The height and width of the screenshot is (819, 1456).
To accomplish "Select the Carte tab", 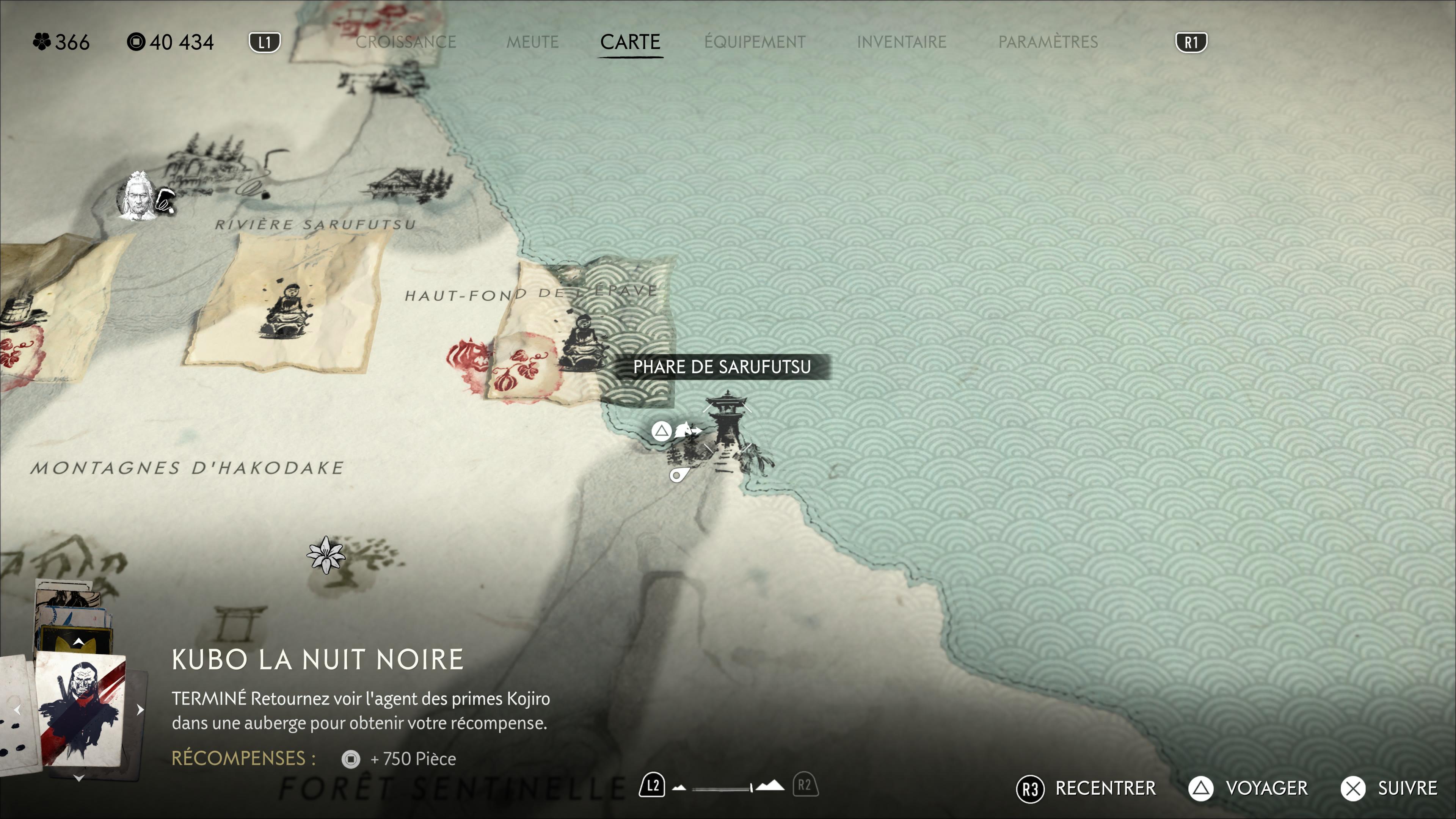I will click(x=630, y=42).
